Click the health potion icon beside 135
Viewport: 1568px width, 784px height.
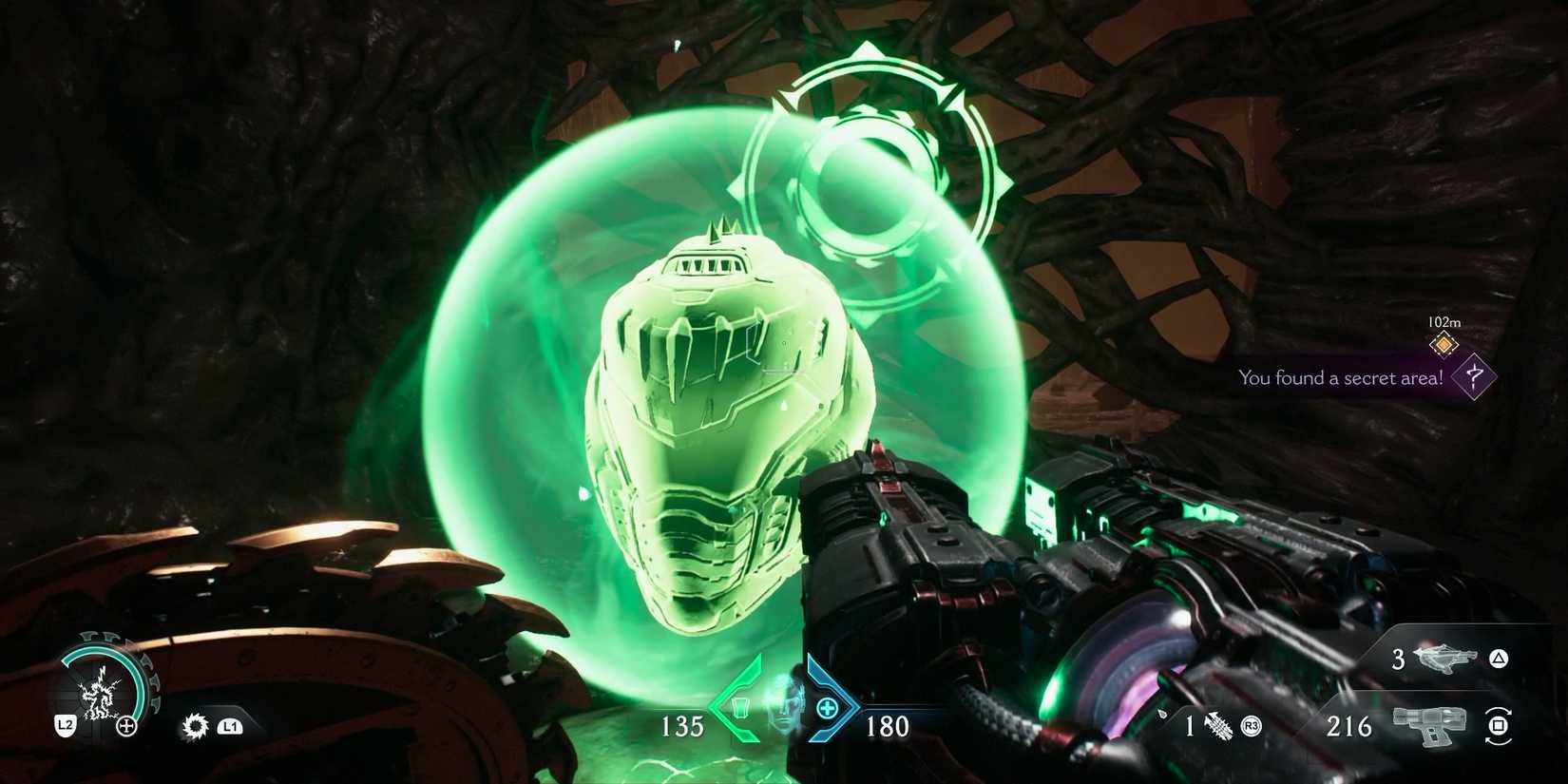pos(741,708)
